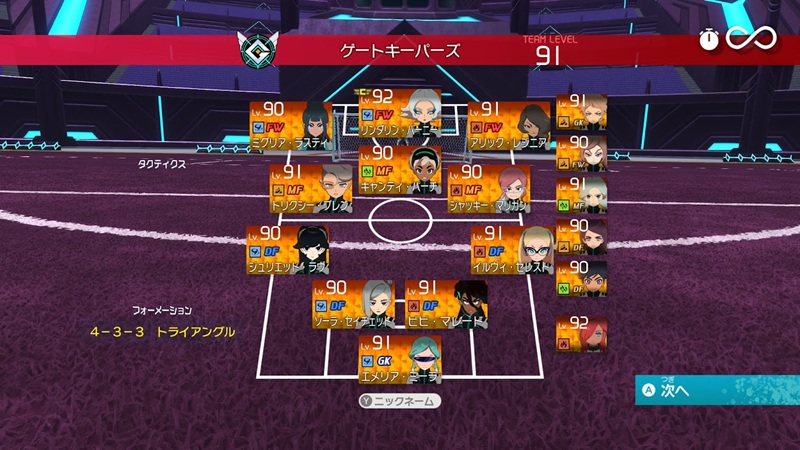The width and height of the screenshot is (800, 450).
Task: Open the タクティクス tactics label
Action: (162, 161)
